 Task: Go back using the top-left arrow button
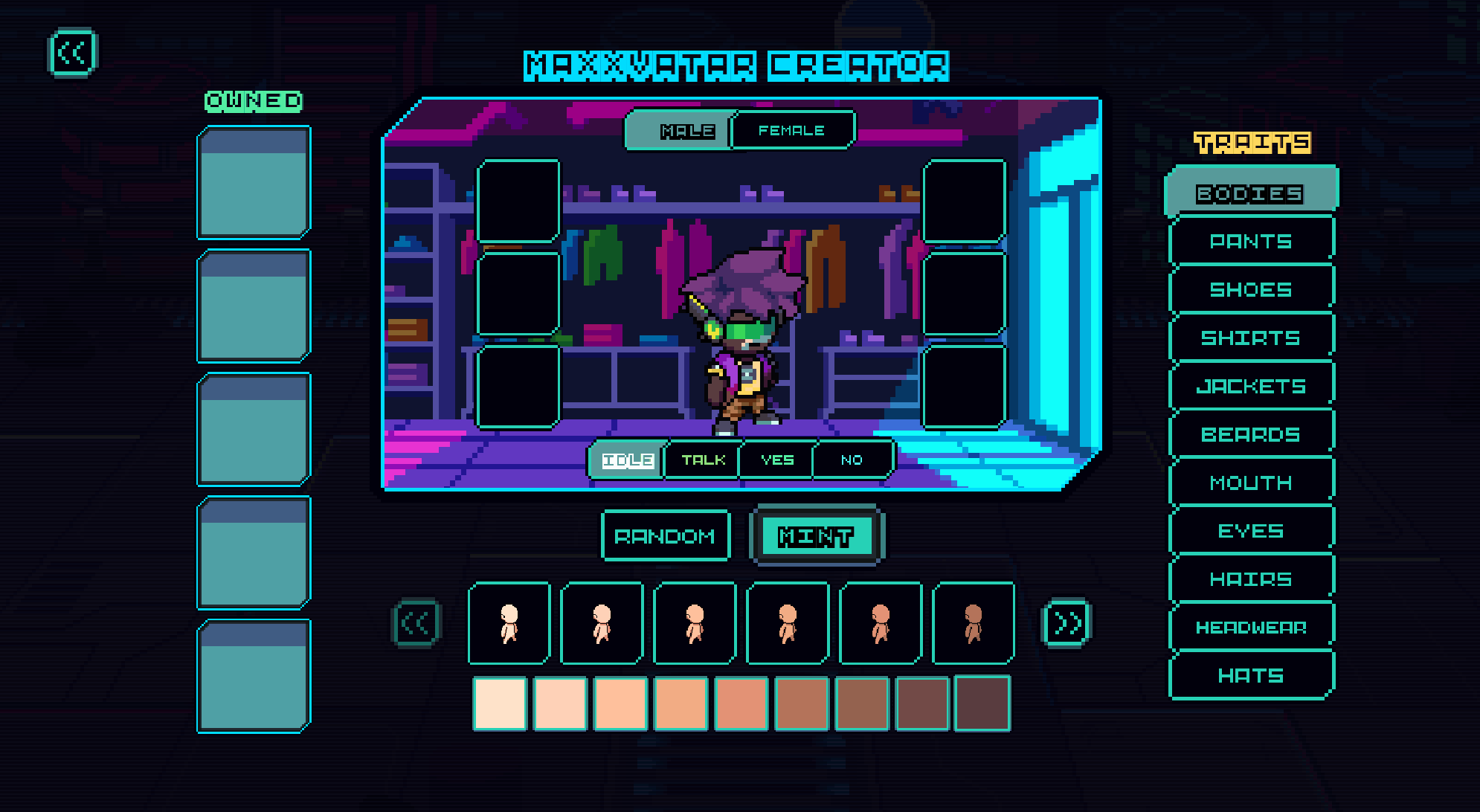pyautogui.click(x=72, y=53)
